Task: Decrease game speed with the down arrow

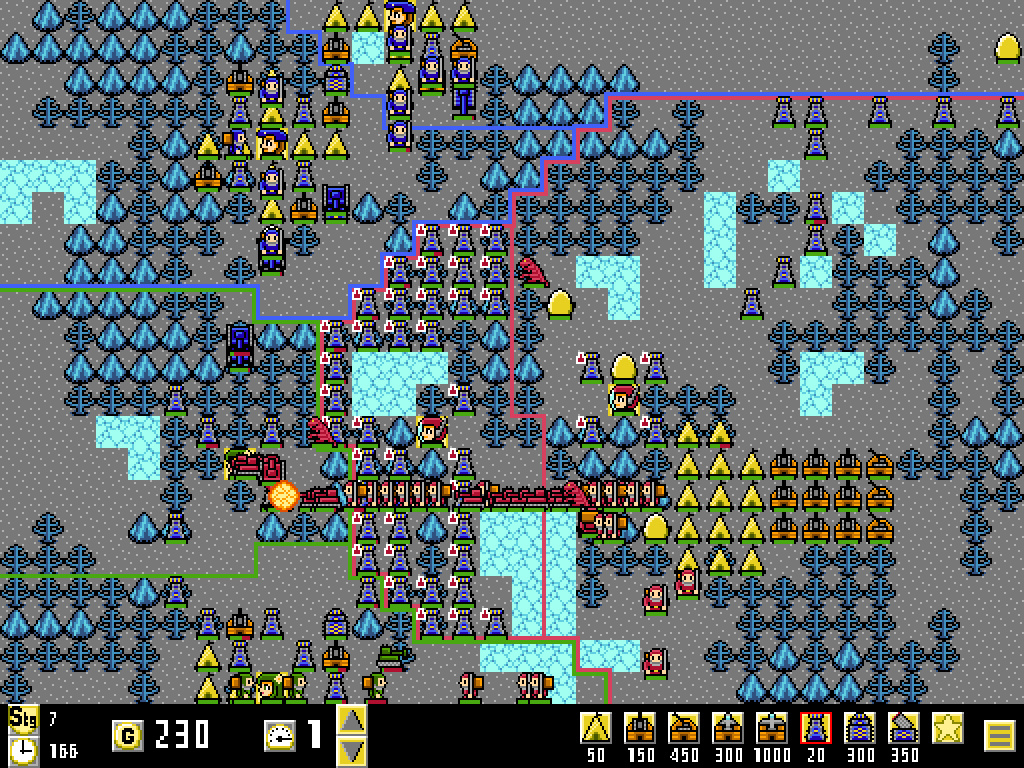Action: pos(351,751)
